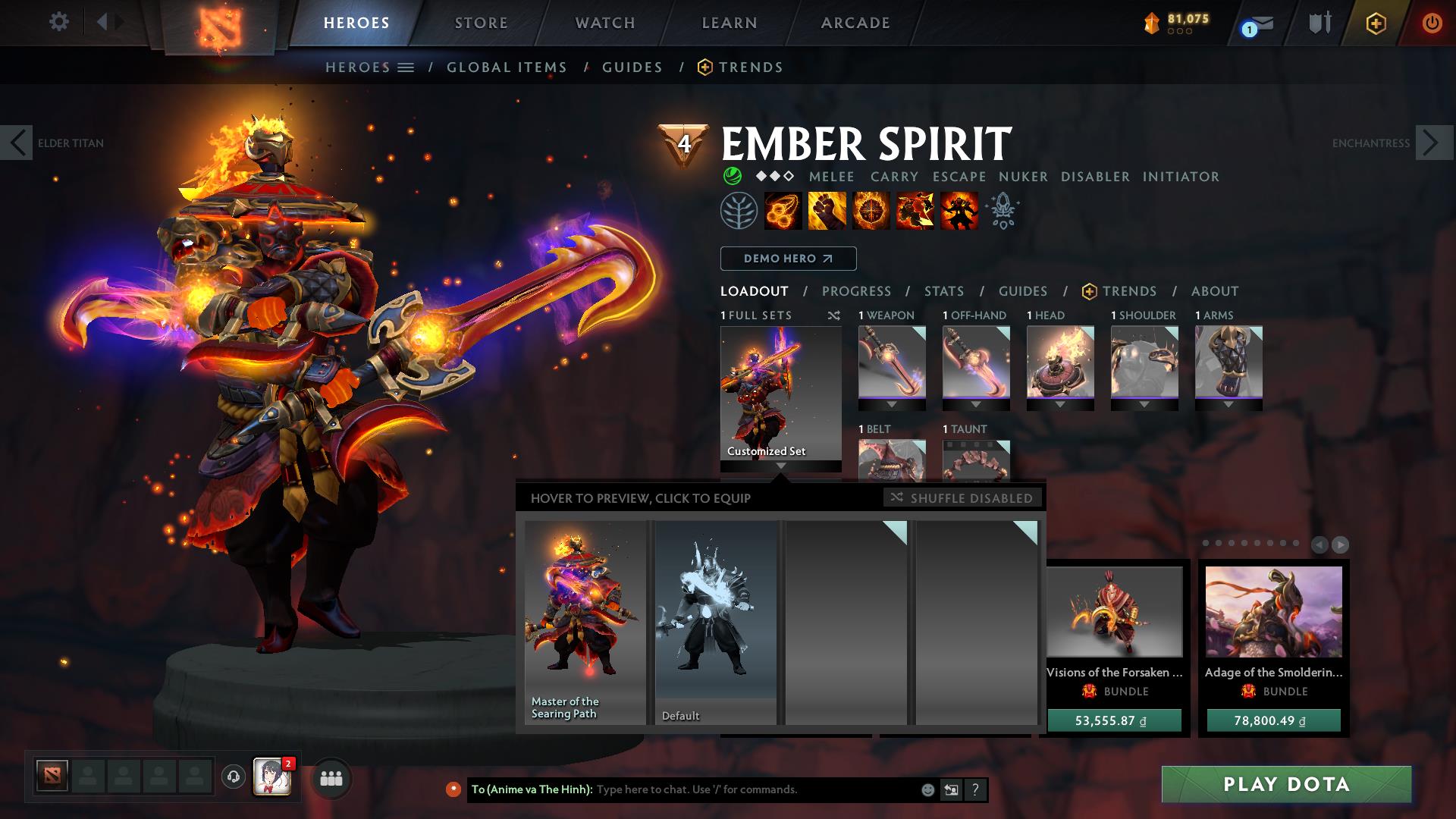Screen dimensions: 1456x819
Task: Click SHUFFLE DISABLED to enable shuffling
Action: [x=962, y=498]
